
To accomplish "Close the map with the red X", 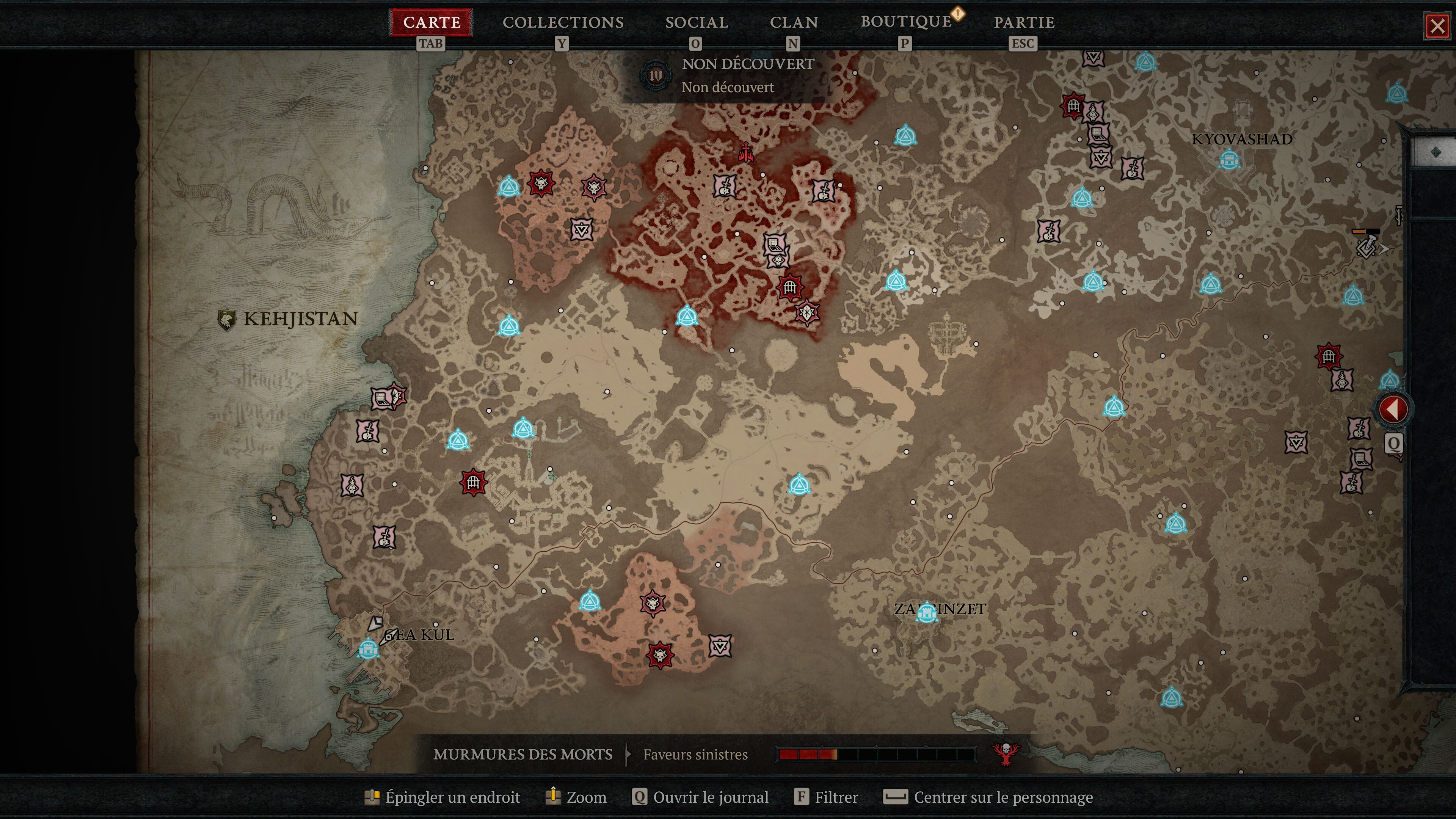I will pyautogui.click(x=1437, y=26).
